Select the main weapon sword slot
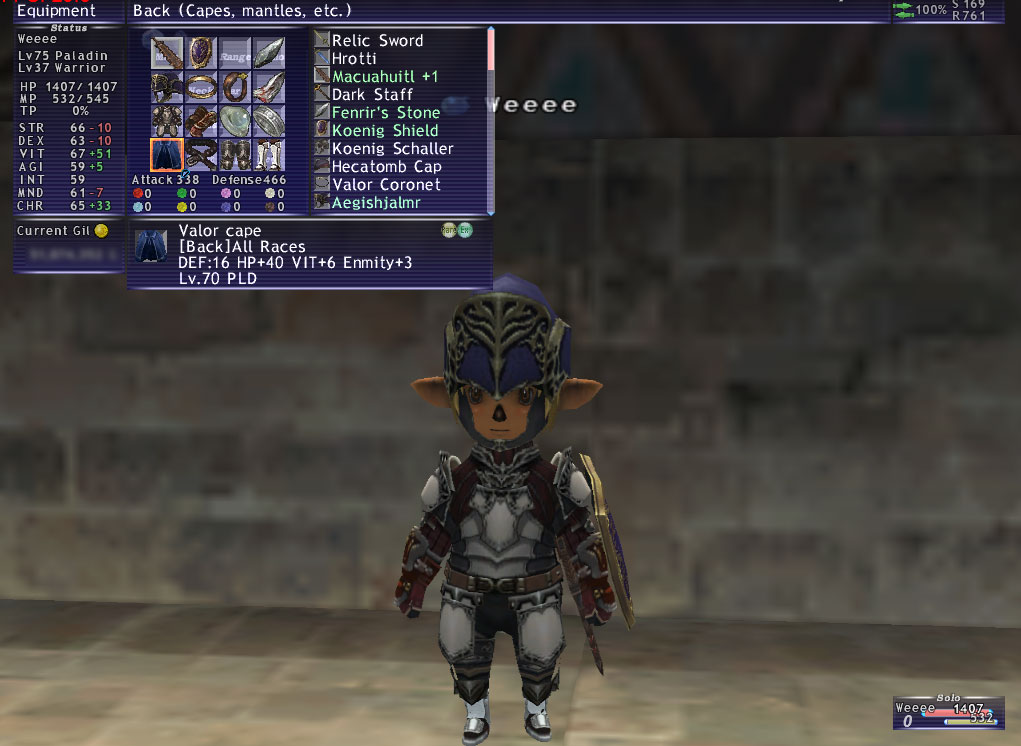Image resolution: width=1021 pixels, height=746 pixels. point(167,53)
